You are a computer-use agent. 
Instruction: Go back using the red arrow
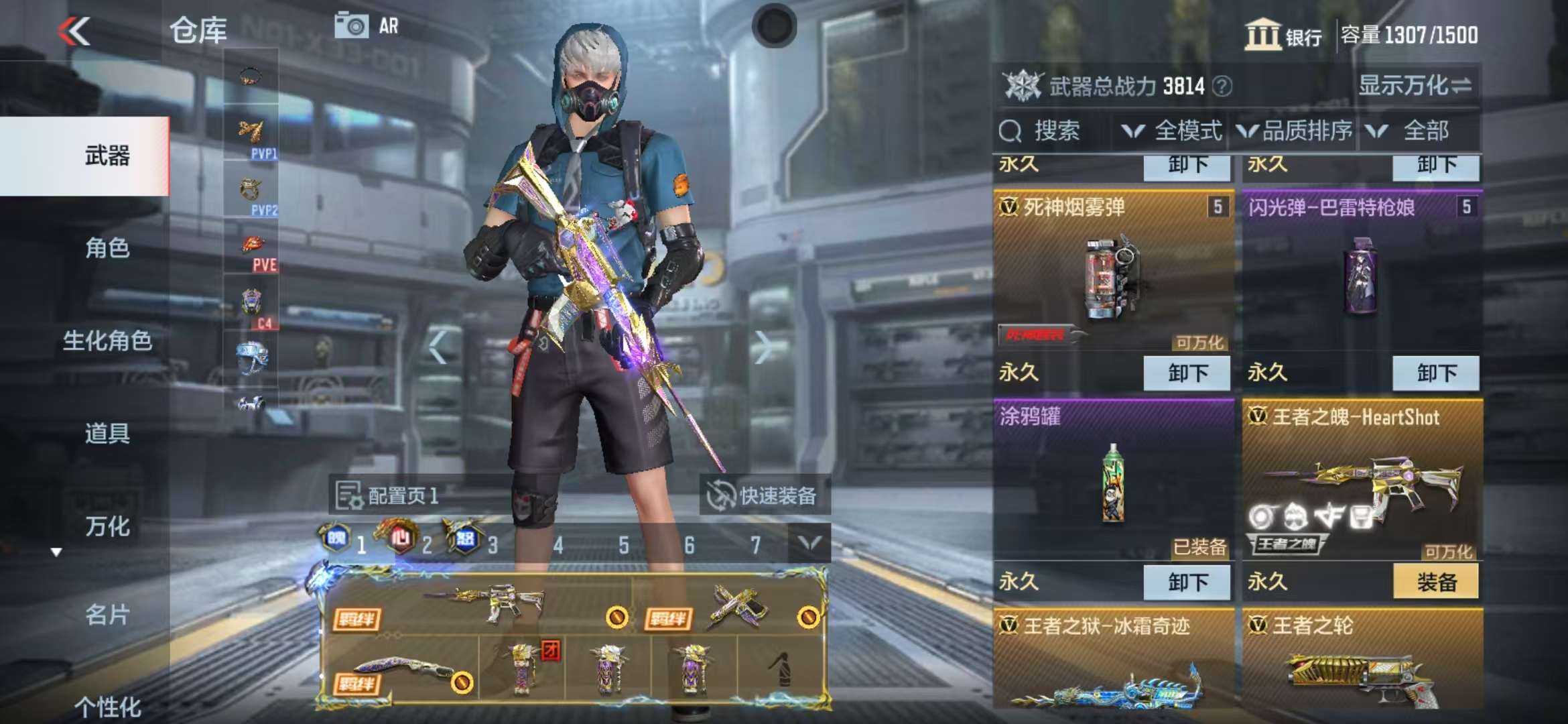click(74, 32)
